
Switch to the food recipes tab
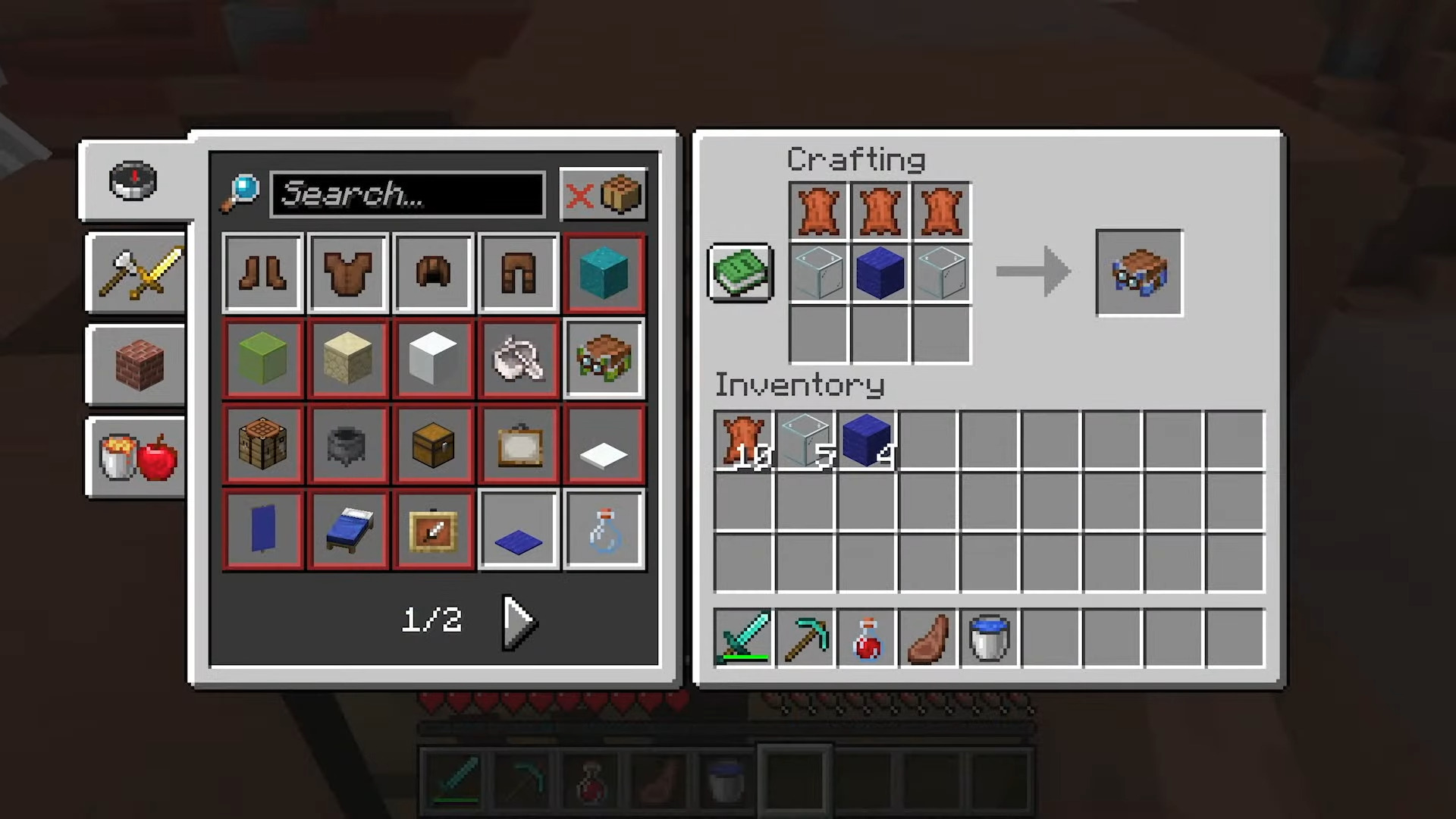(x=135, y=455)
